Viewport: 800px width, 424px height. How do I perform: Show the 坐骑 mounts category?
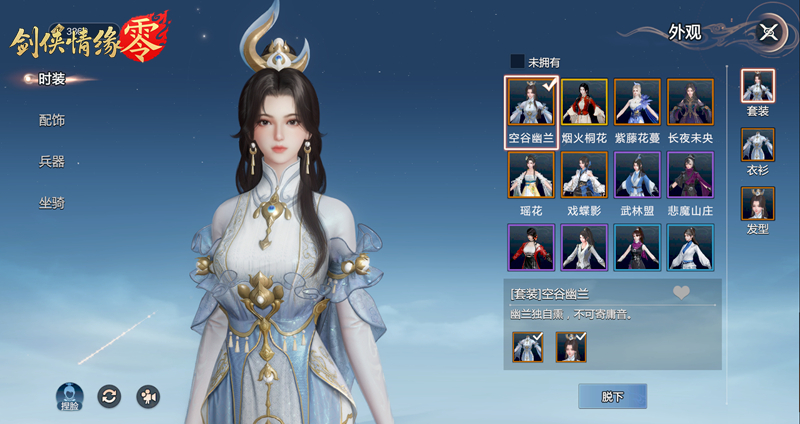[51, 202]
